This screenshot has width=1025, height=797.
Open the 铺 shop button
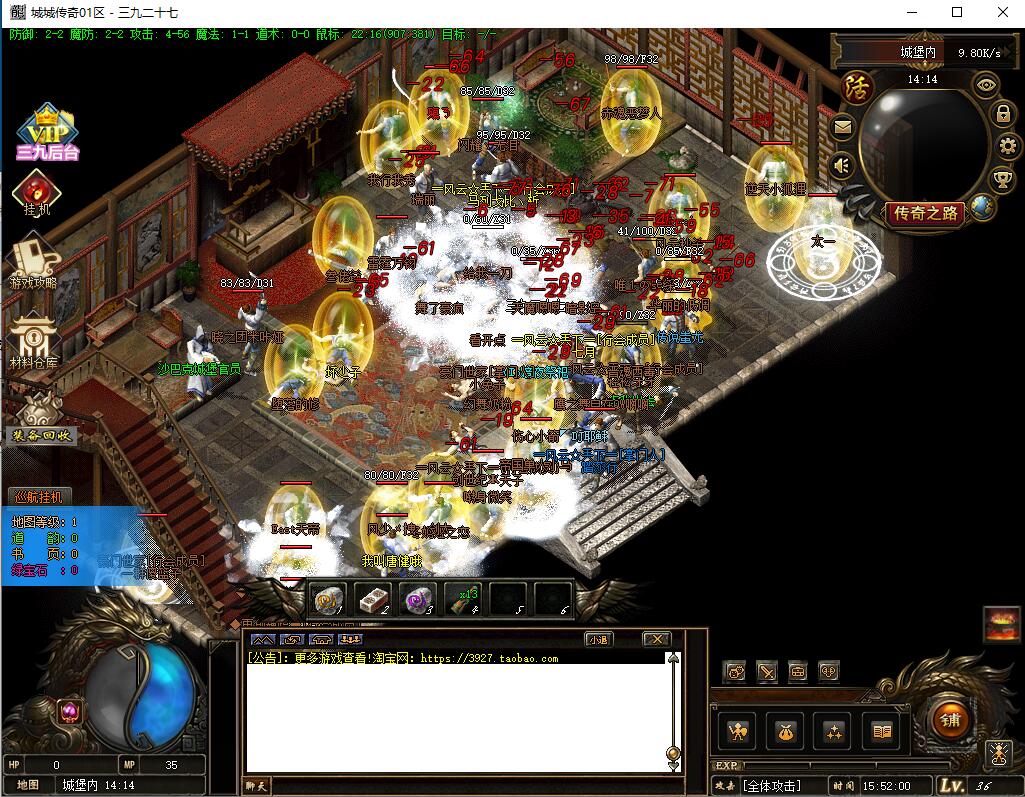click(x=950, y=718)
